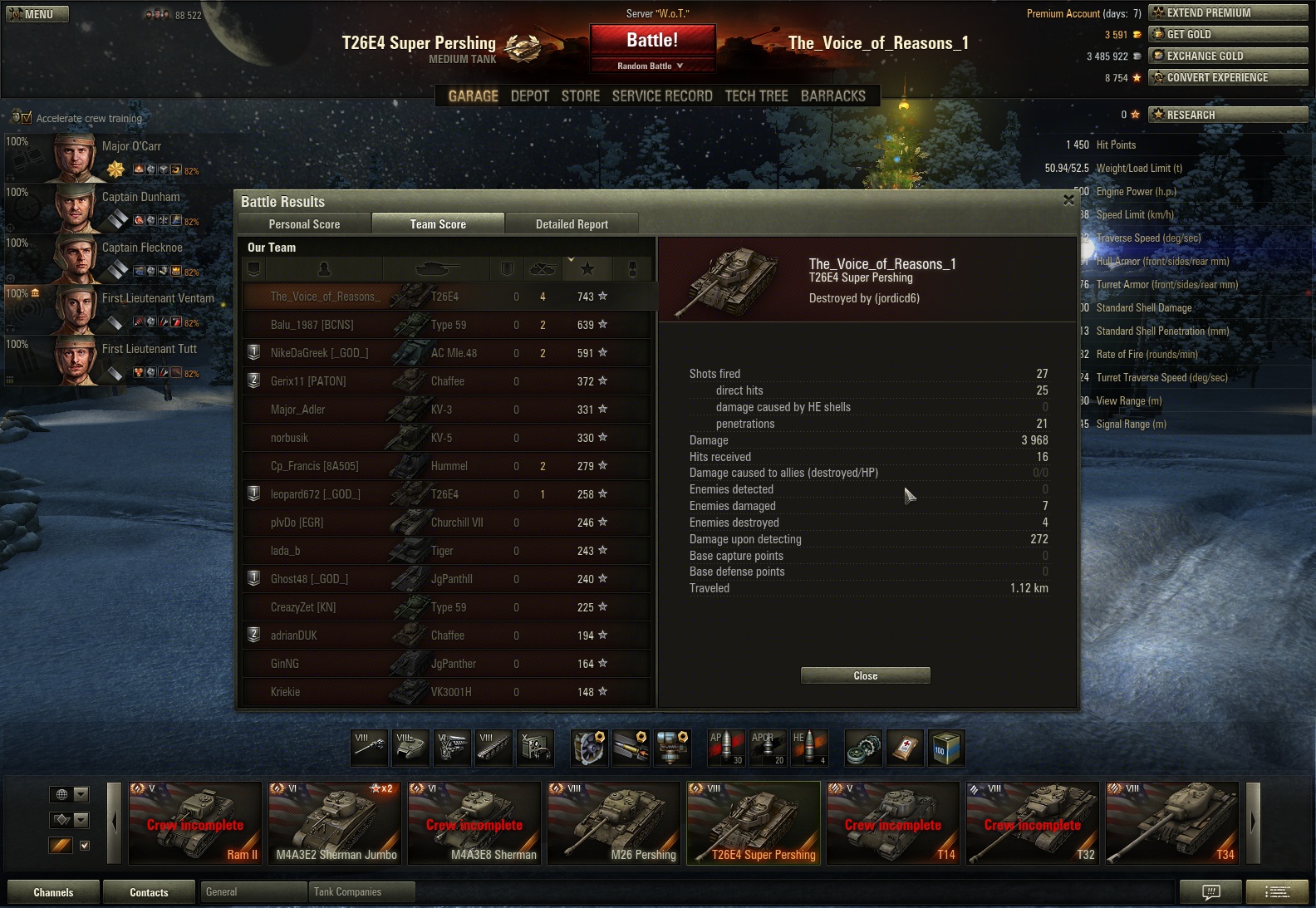Open the Store page
The height and width of the screenshot is (908, 1316).
pos(580,96)
